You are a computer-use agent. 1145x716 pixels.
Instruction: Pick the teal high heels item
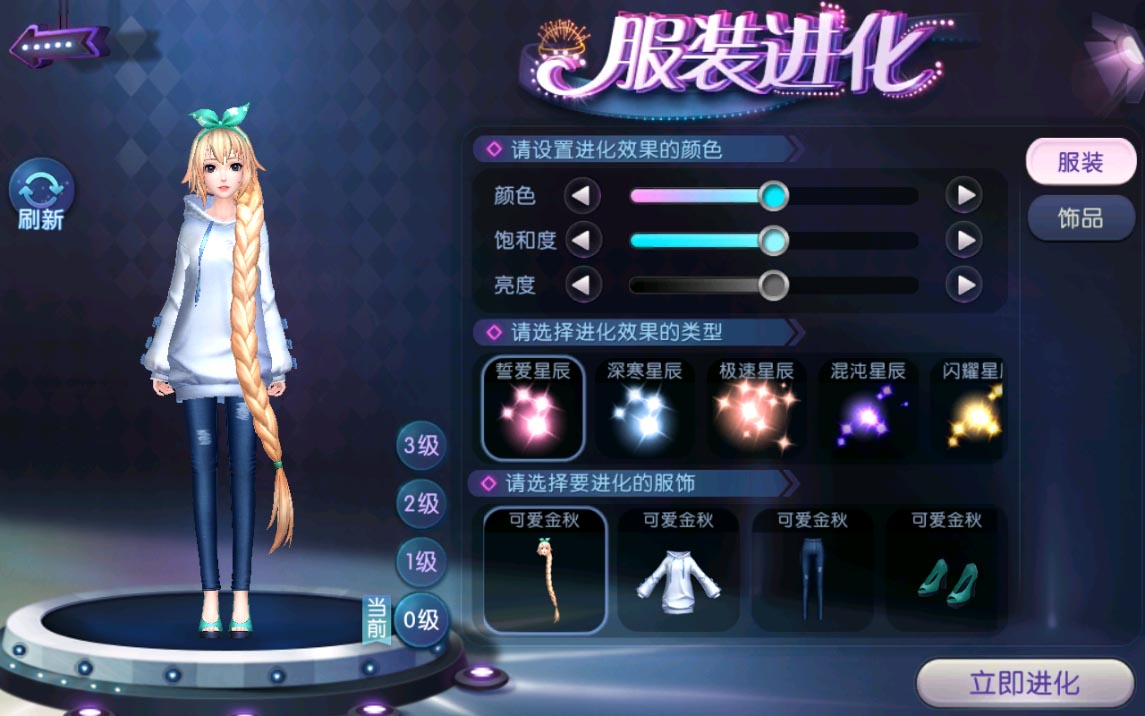[x=945, y=571]
